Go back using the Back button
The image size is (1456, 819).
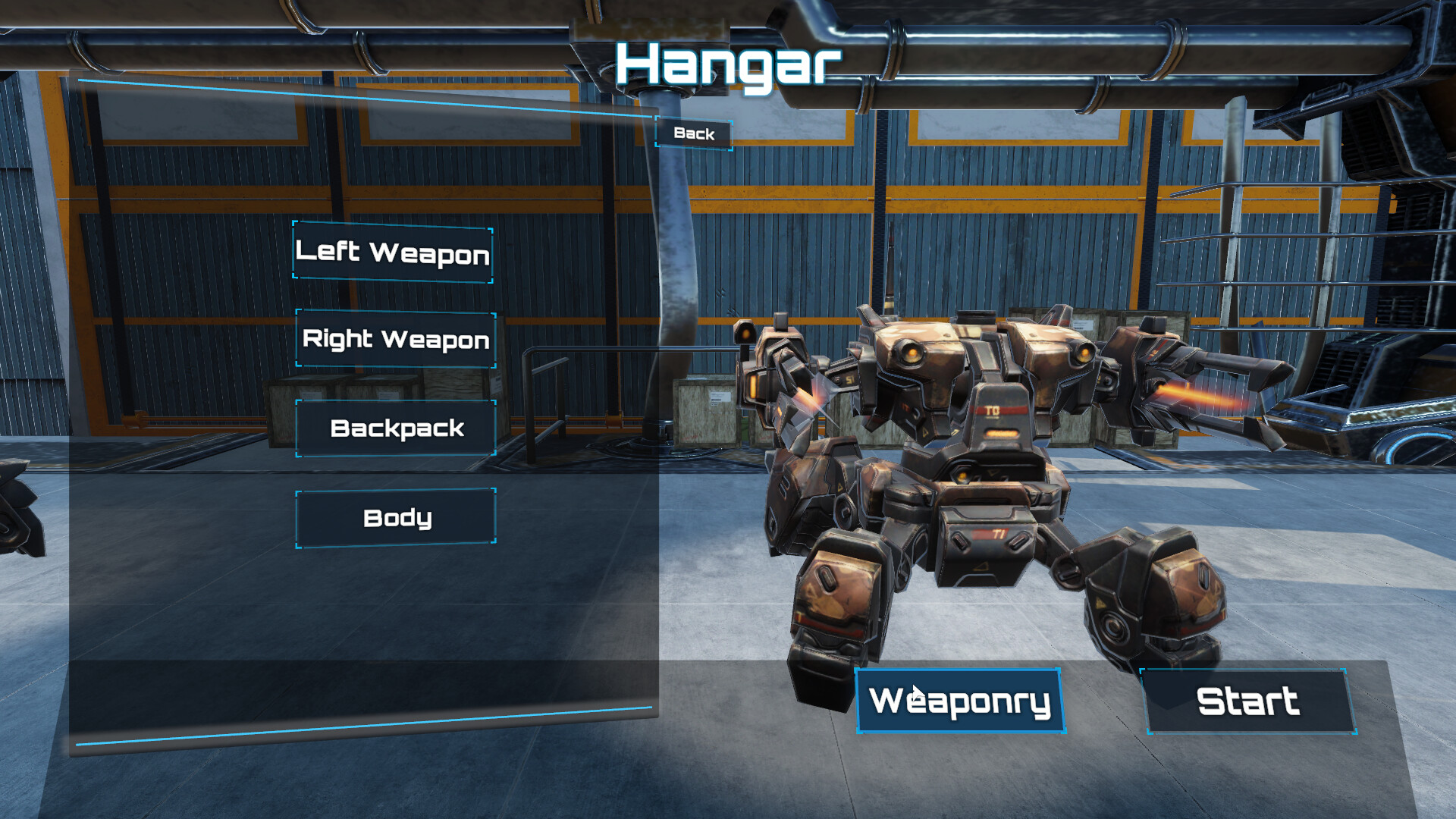pos(692,134)
